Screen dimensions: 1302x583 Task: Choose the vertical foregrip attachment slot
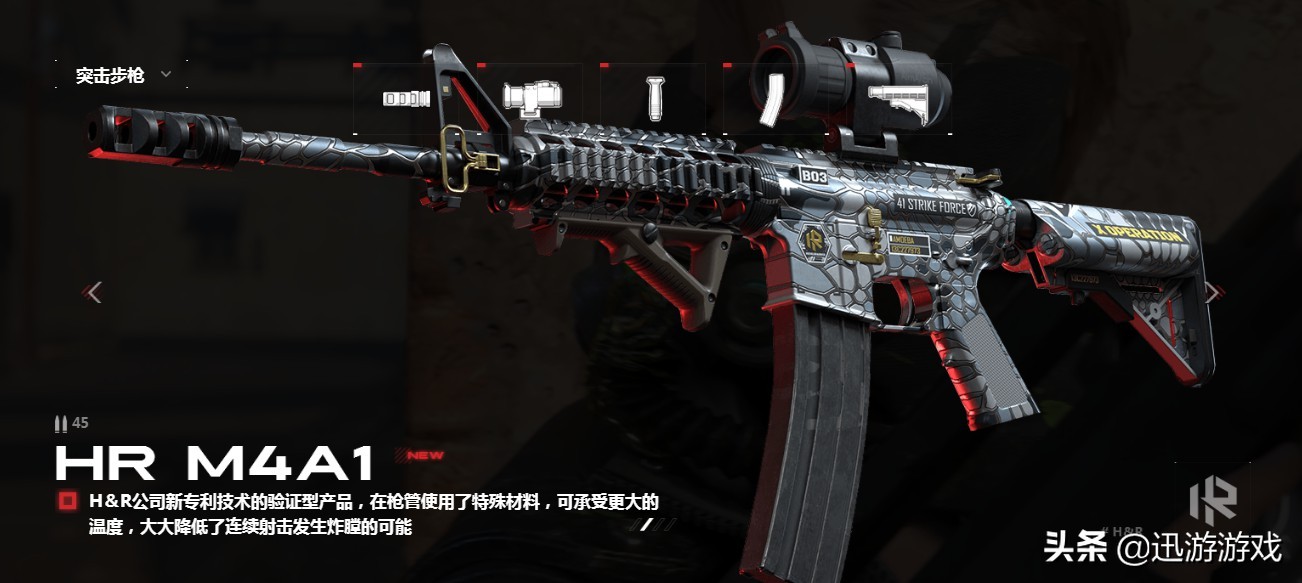654,97
